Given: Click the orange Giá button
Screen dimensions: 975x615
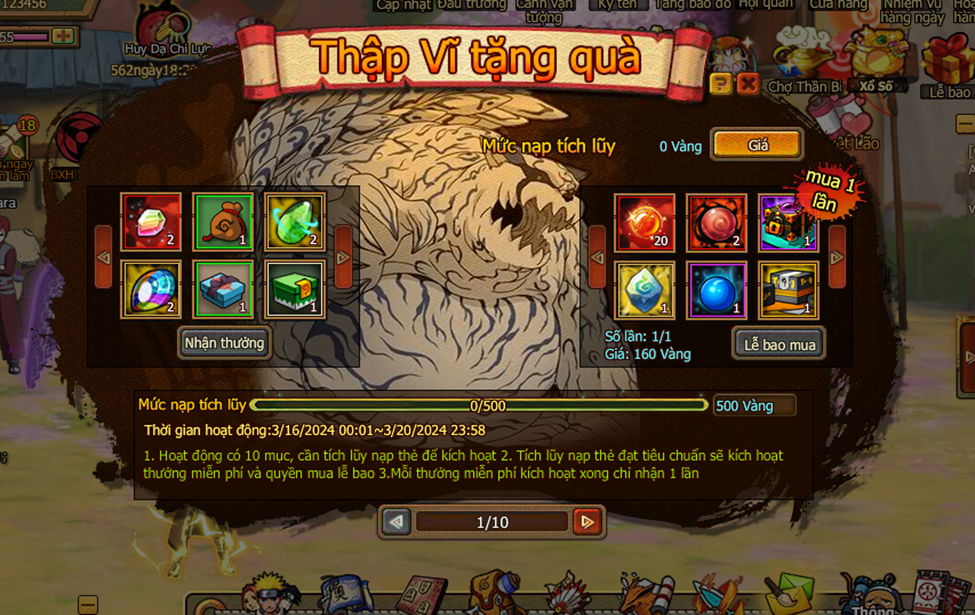Looking at the screenshot, I should coord(757,145).
